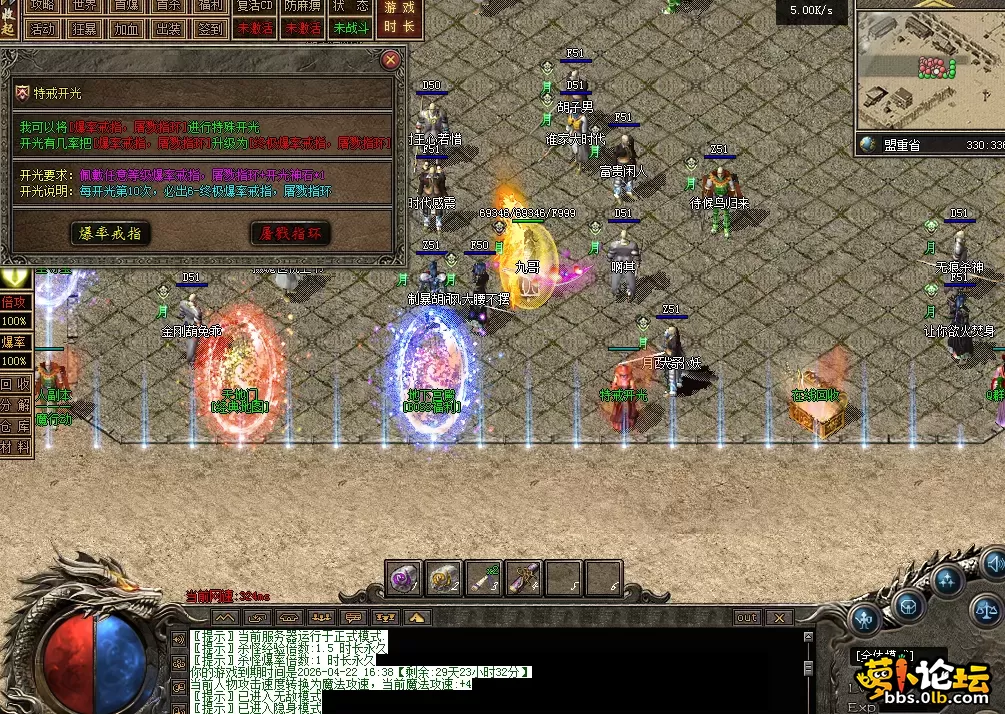Open the 仓库 warehouse
1005x714 pixels.
click(x=15, y=426)
